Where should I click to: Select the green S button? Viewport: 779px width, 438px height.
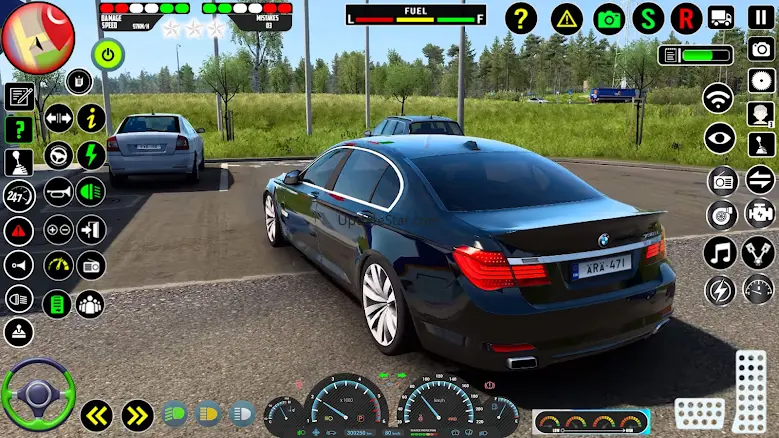648,18
